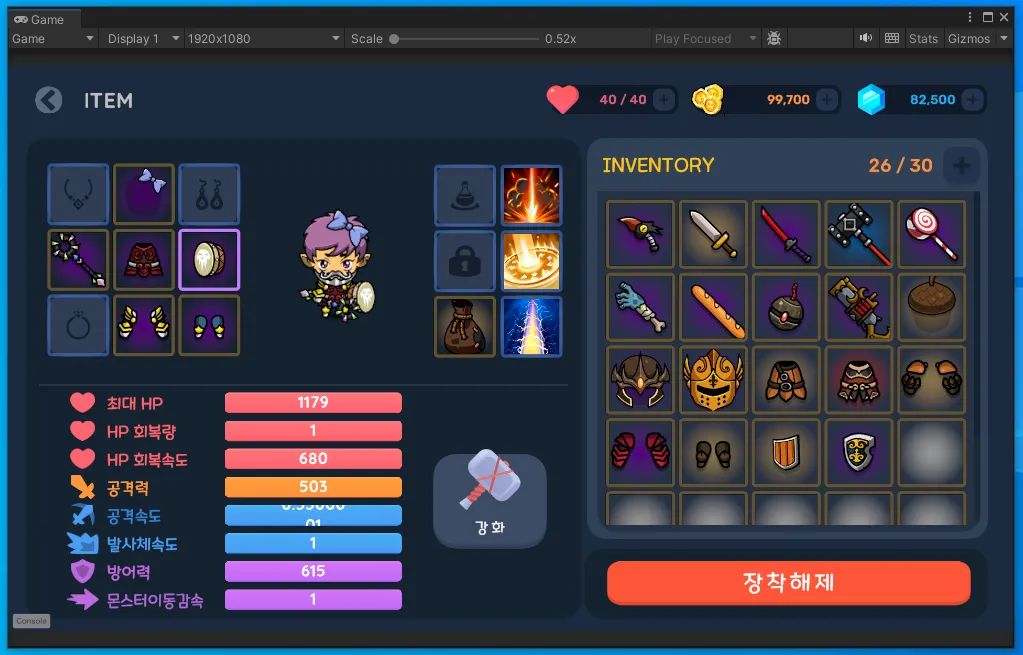The height and width of the screenshot is (655, 1023).
Task: Choose the blue lightning skill icon
Action: tap(531, 326)
